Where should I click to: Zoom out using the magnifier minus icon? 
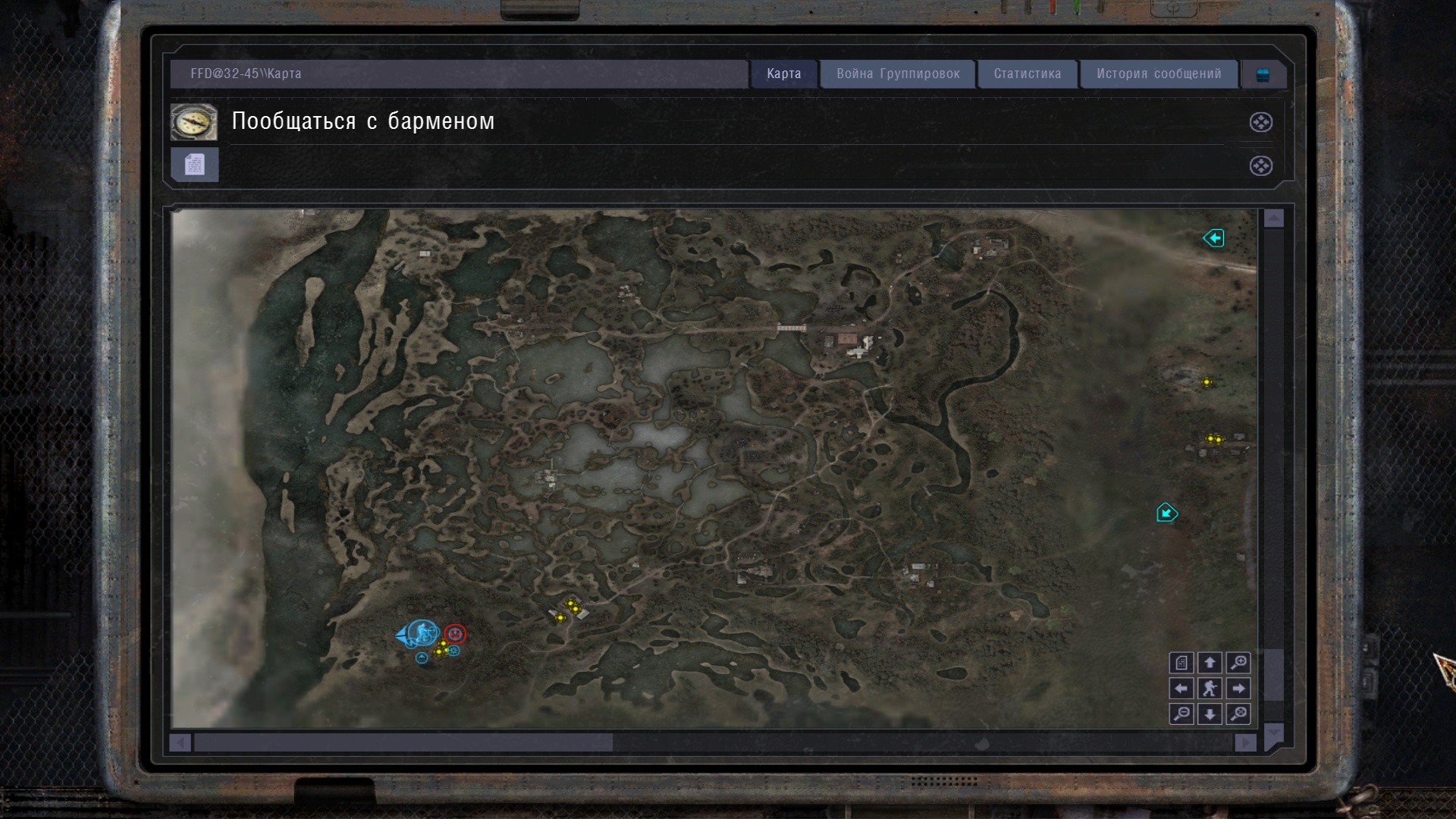click(1181, 714)
